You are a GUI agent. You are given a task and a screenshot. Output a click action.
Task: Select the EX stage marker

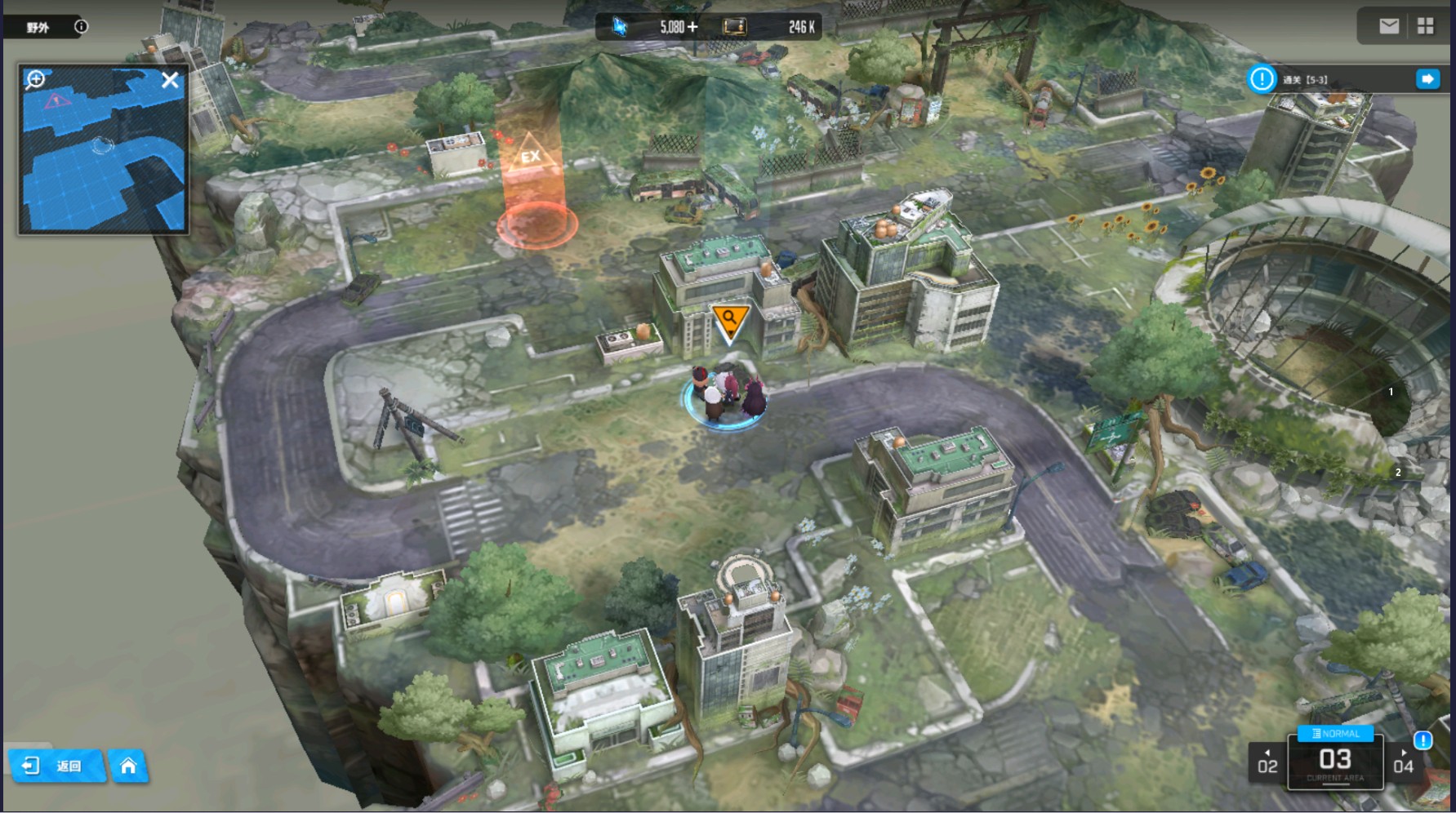click(532, 157)
